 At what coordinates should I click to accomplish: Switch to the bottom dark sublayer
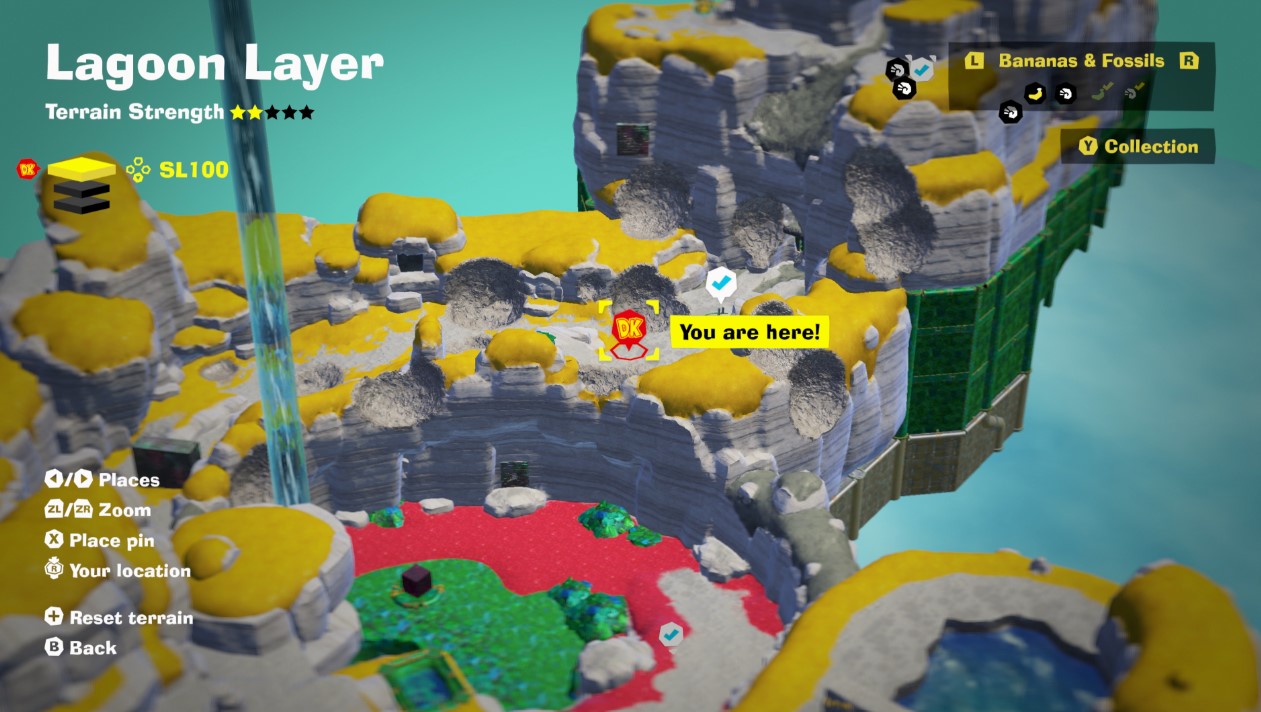pyautogui.click(x=81, y=204)
